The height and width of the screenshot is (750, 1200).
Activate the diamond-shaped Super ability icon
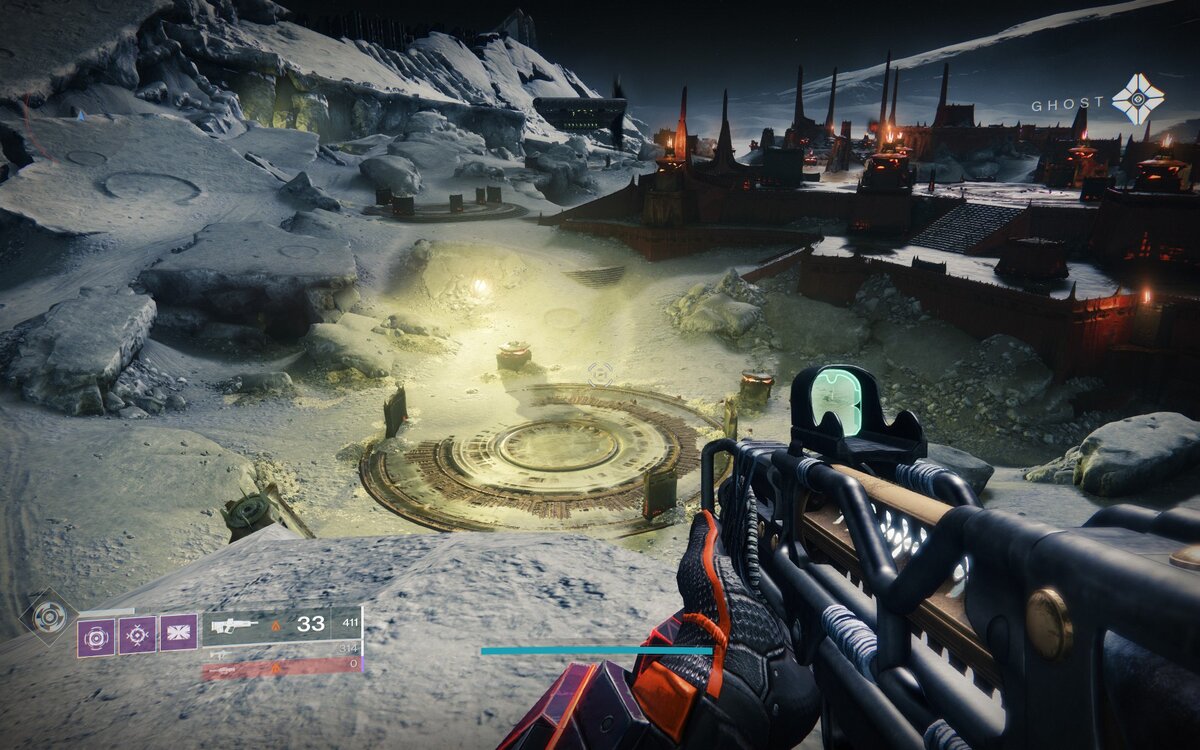[48, 616]
